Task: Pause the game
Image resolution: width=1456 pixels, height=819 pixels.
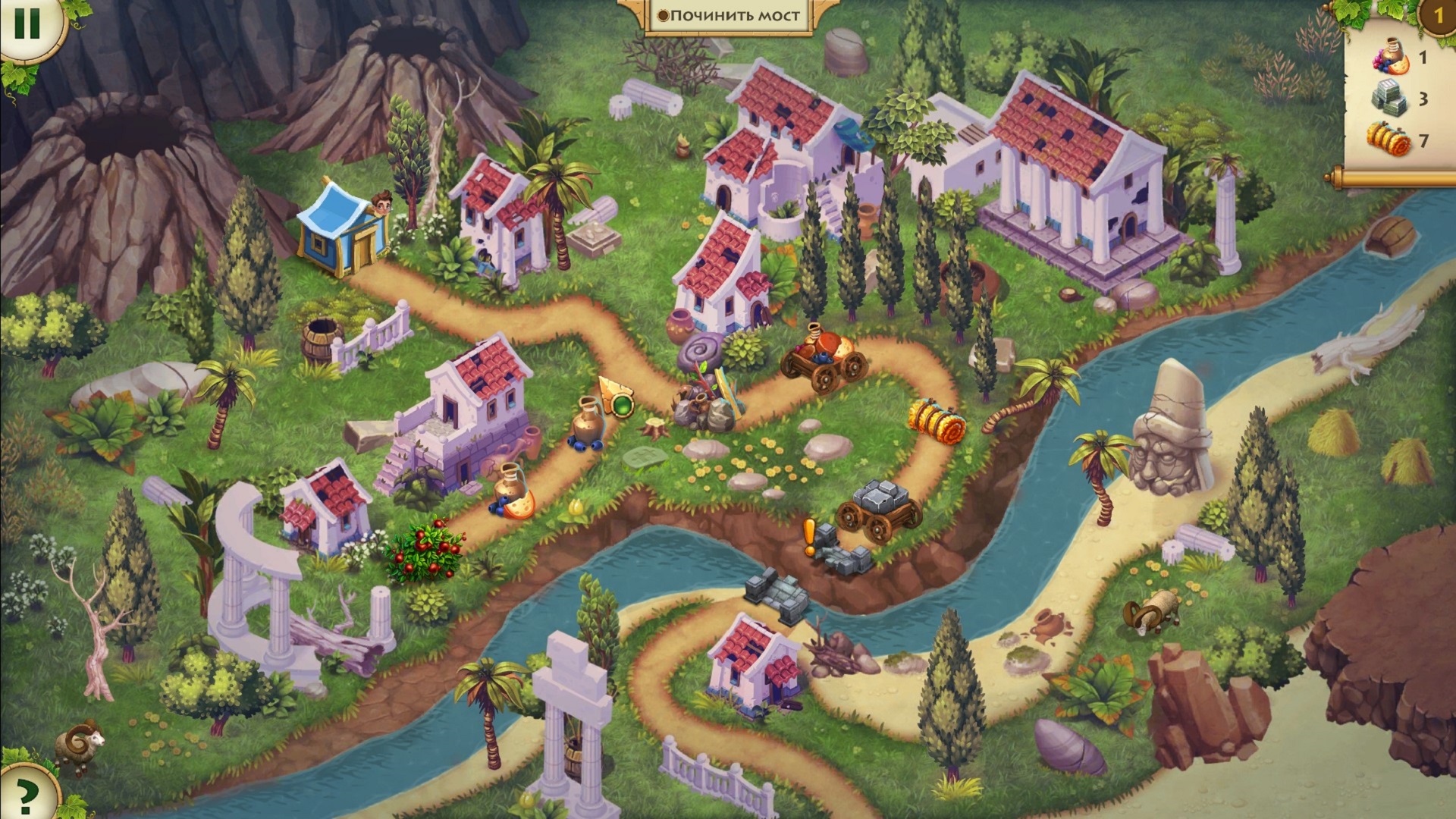Action: [27, 24]
